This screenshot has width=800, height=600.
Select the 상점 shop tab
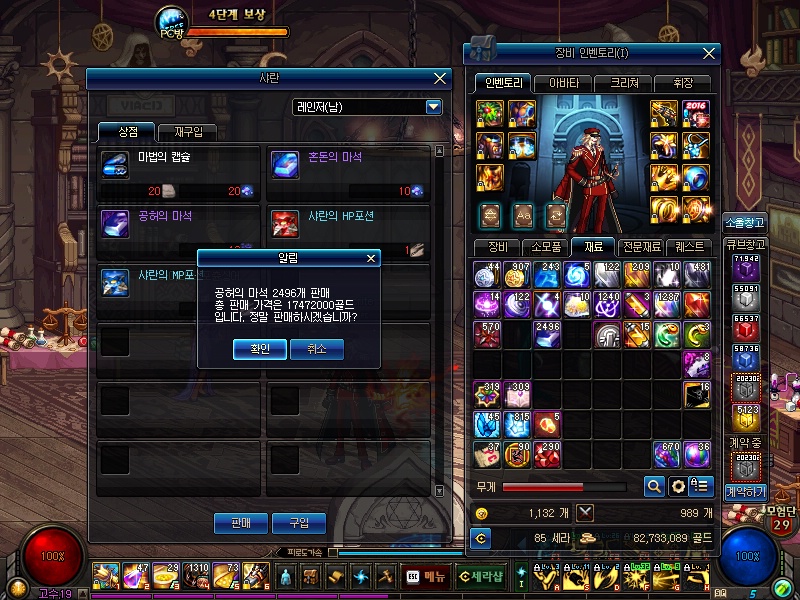128,133
